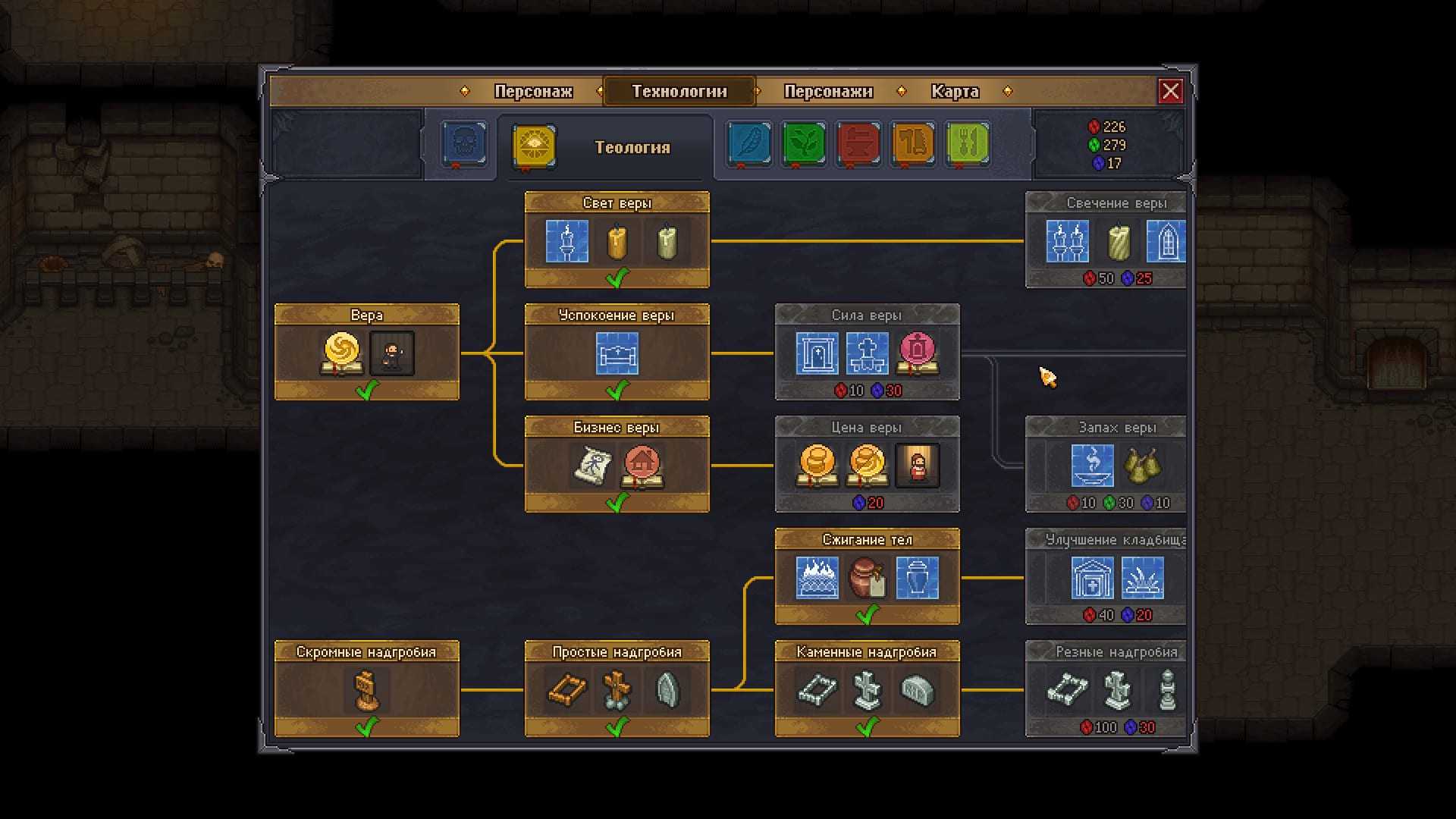Close the technology window with red X

tap(1170, 91)
